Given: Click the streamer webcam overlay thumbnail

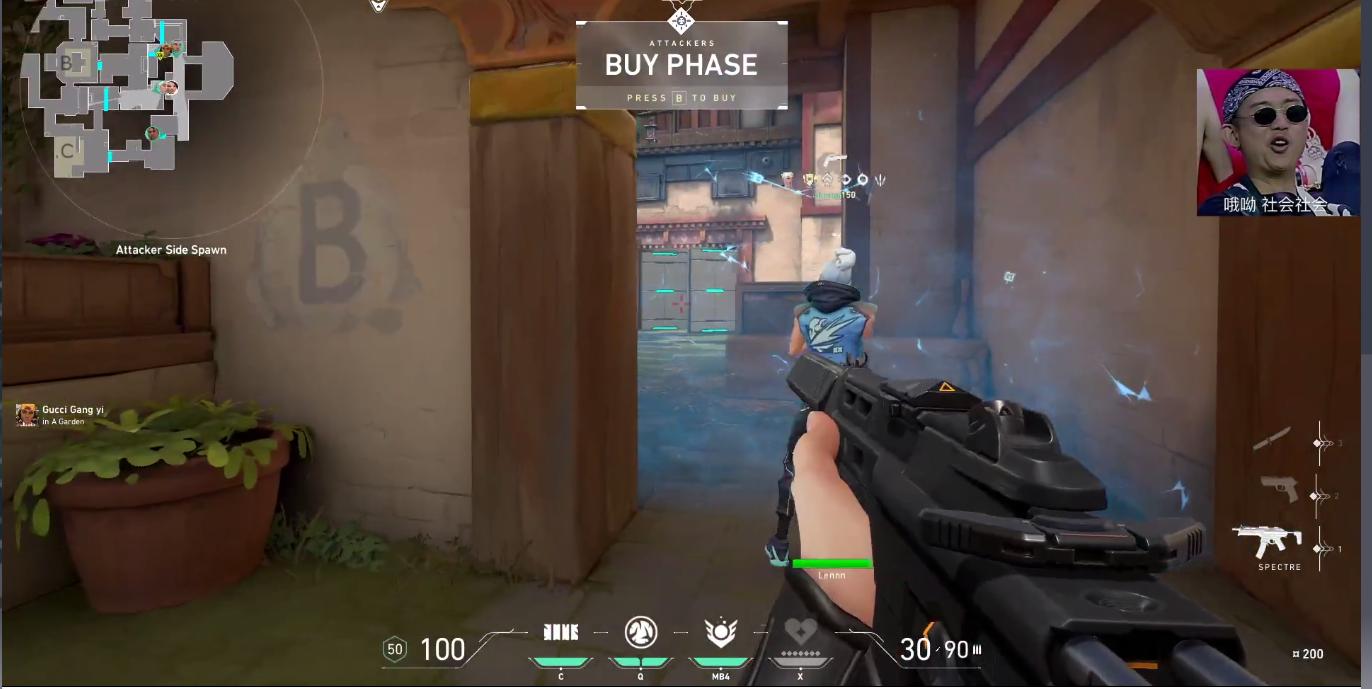Looking at the screenshot, I should coord(1277,142).
